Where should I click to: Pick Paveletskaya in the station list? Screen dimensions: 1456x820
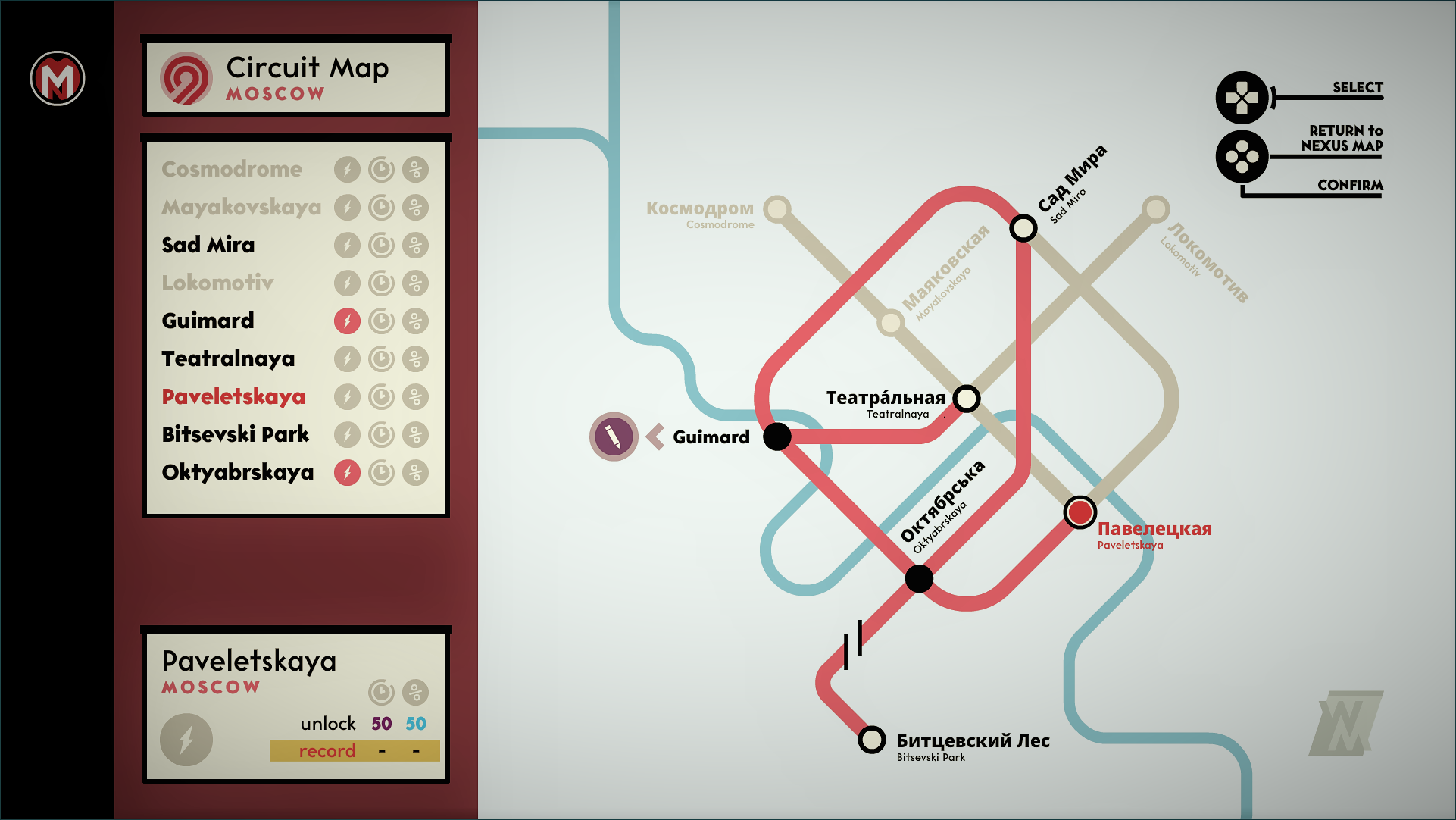[233, 396]
